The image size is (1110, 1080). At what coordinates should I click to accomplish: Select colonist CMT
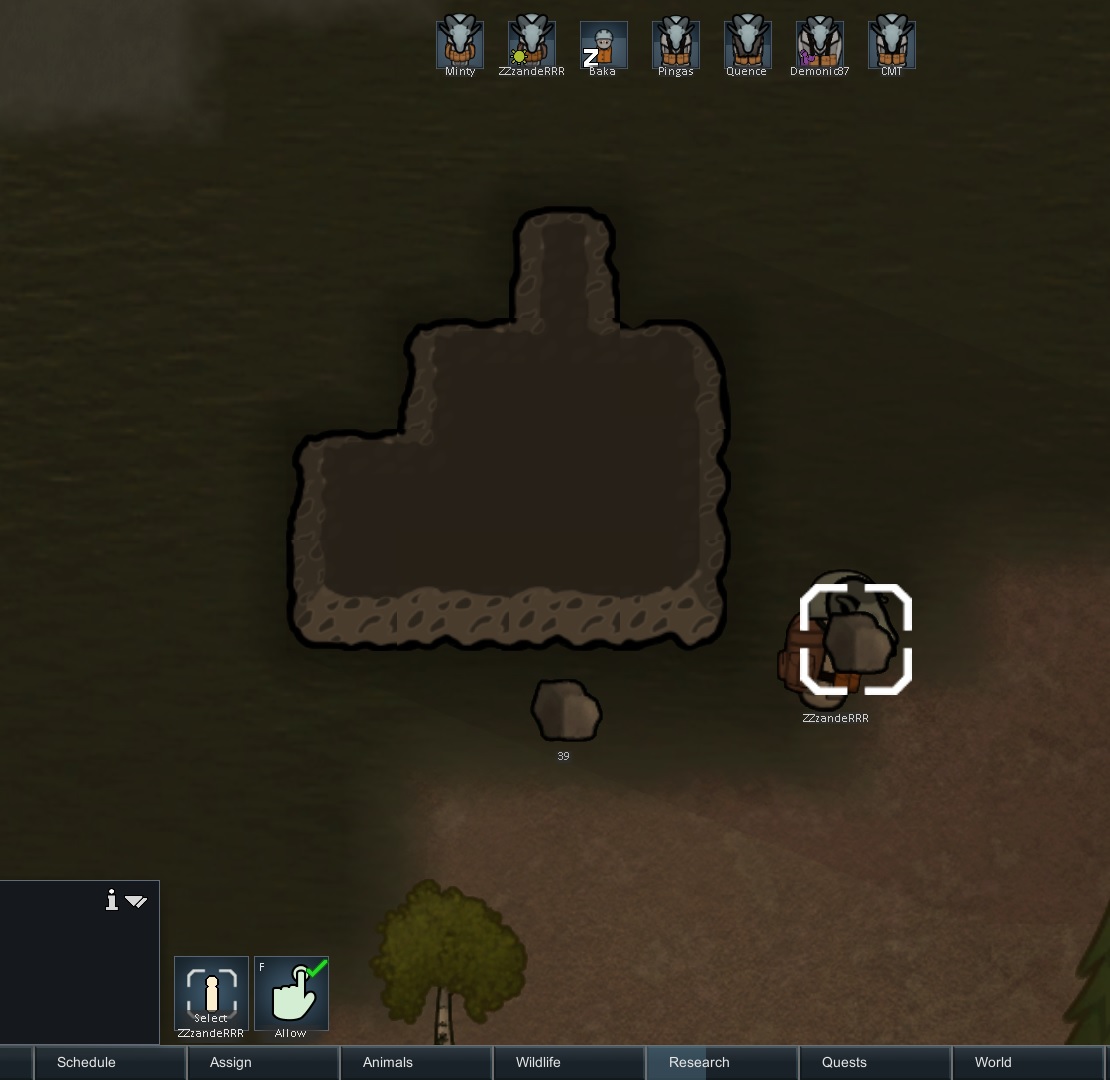(x=891, y=43)
